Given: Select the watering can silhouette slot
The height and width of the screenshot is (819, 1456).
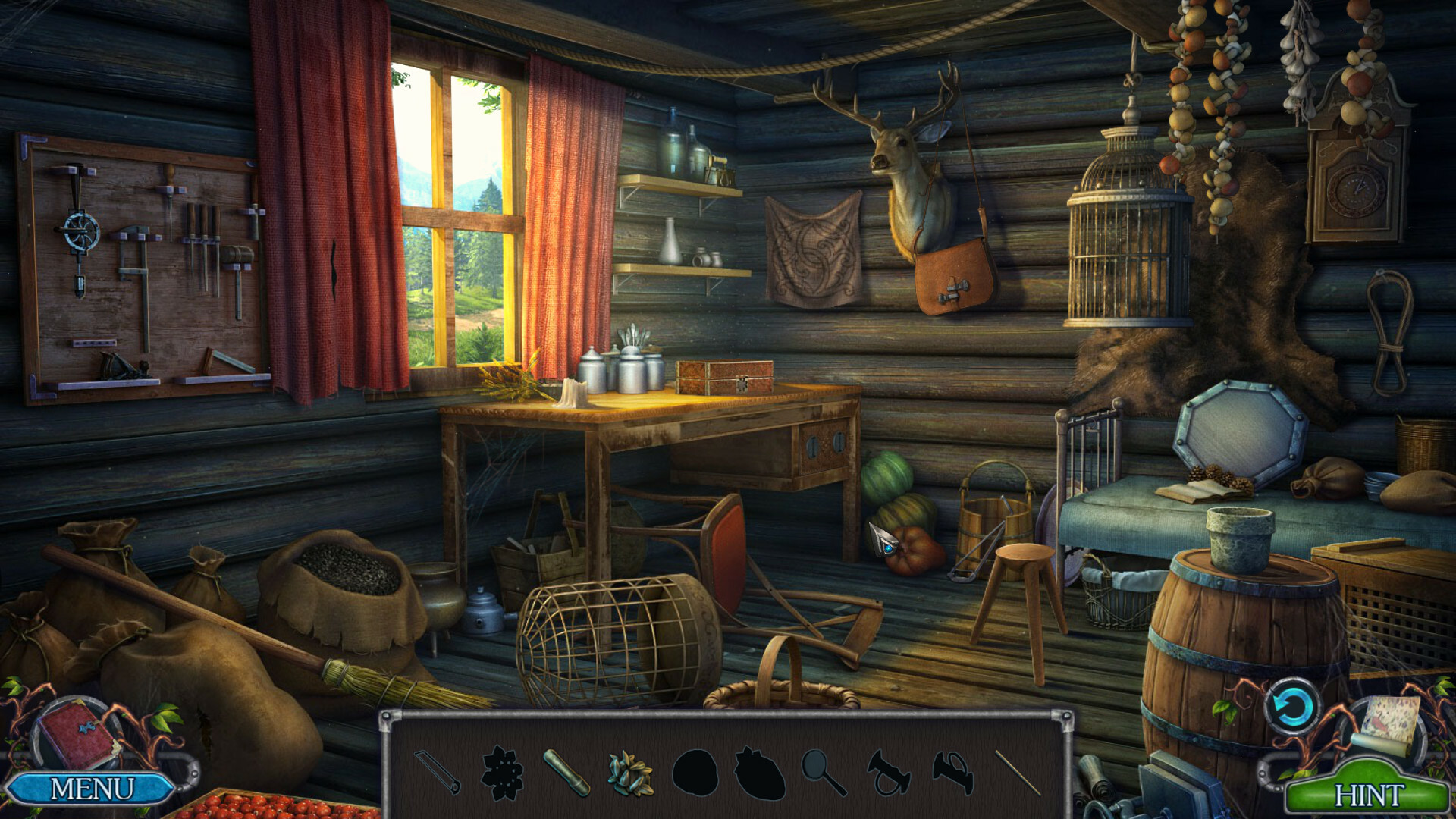Looking at the screenshot, I should pos(952,772).
